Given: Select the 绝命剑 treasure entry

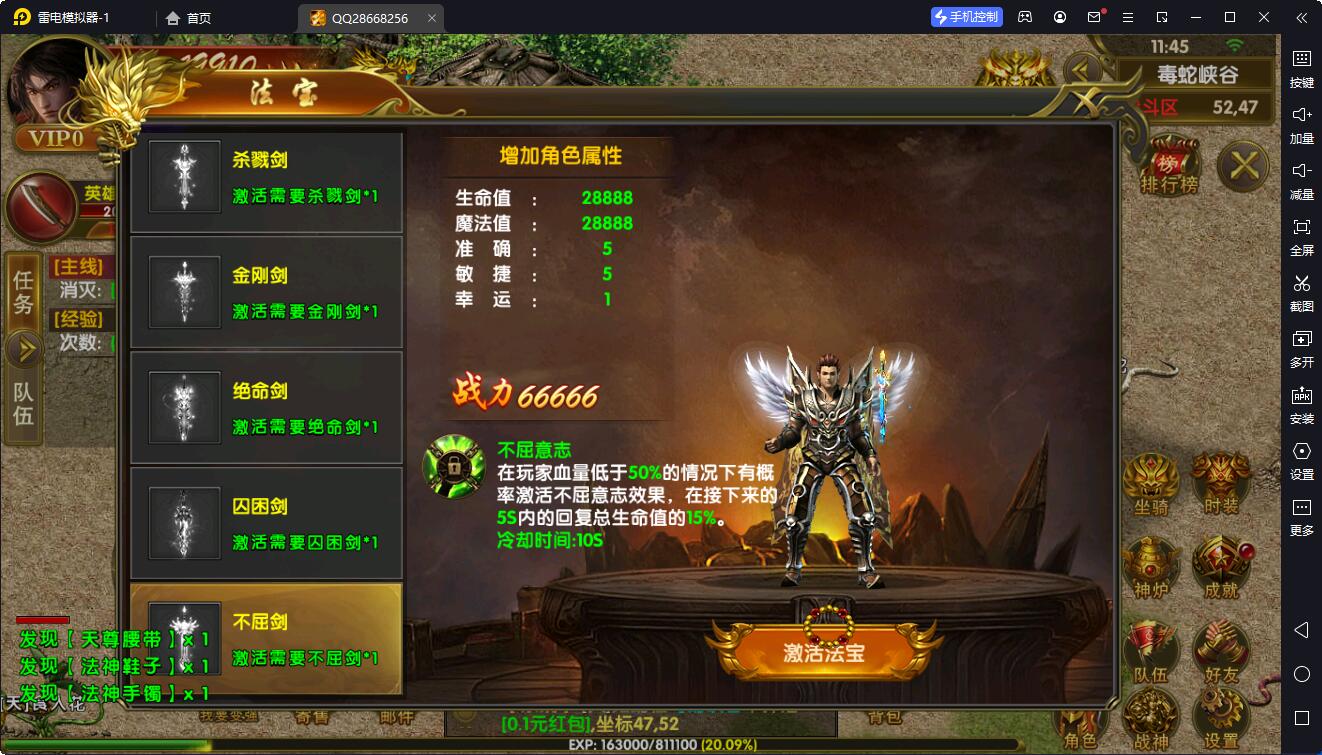Looking at the screenshot, I should tap(266, 409).
